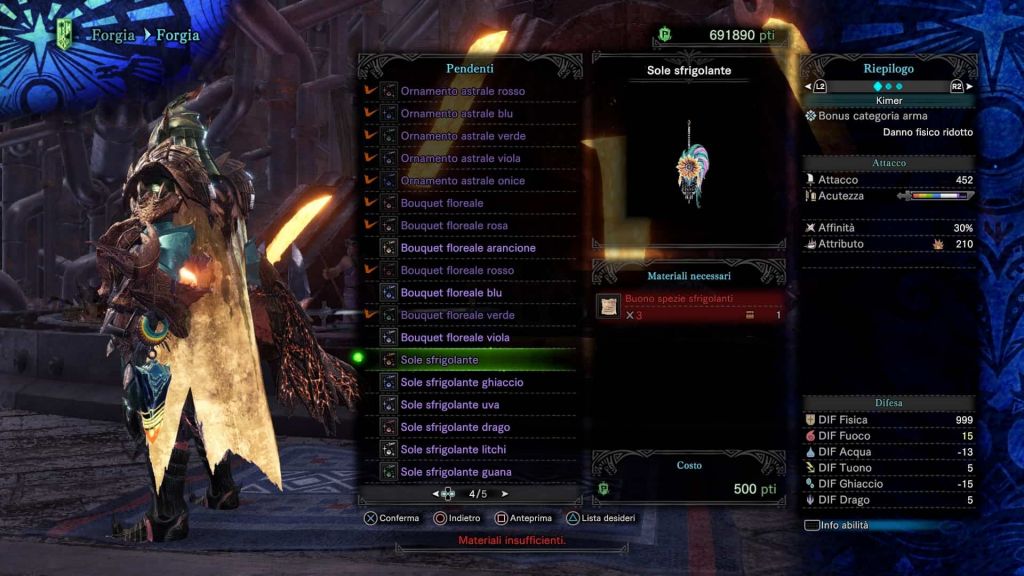Screen dimensions: 1024x576
Task: Choose Ornamento astrale onice pendant
Action: click(x=462, y=181)
